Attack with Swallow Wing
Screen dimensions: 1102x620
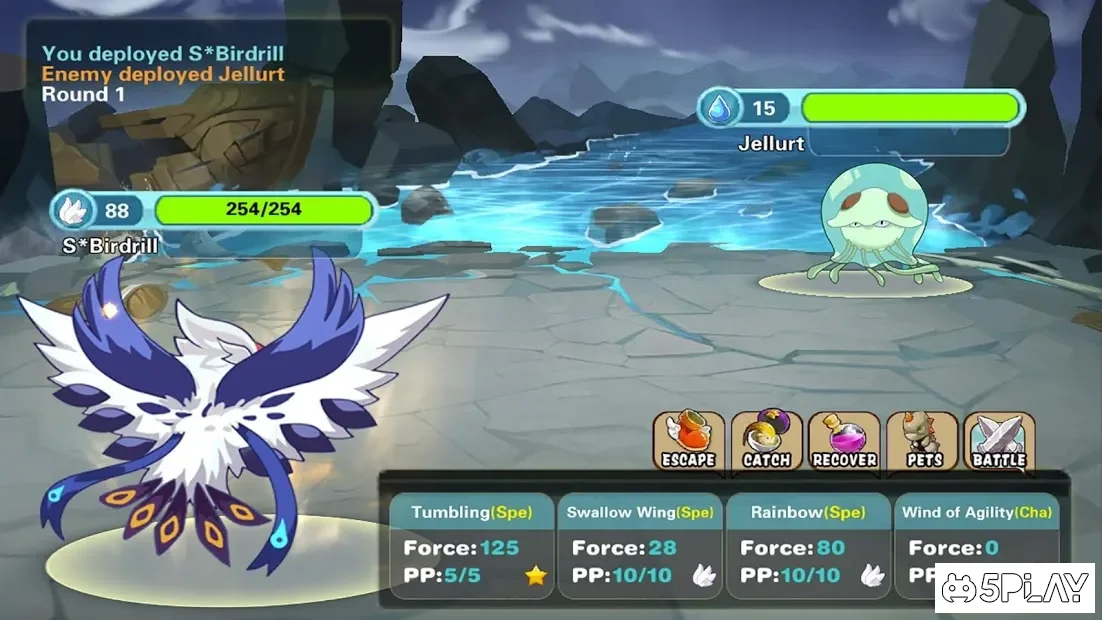point(640,546)
